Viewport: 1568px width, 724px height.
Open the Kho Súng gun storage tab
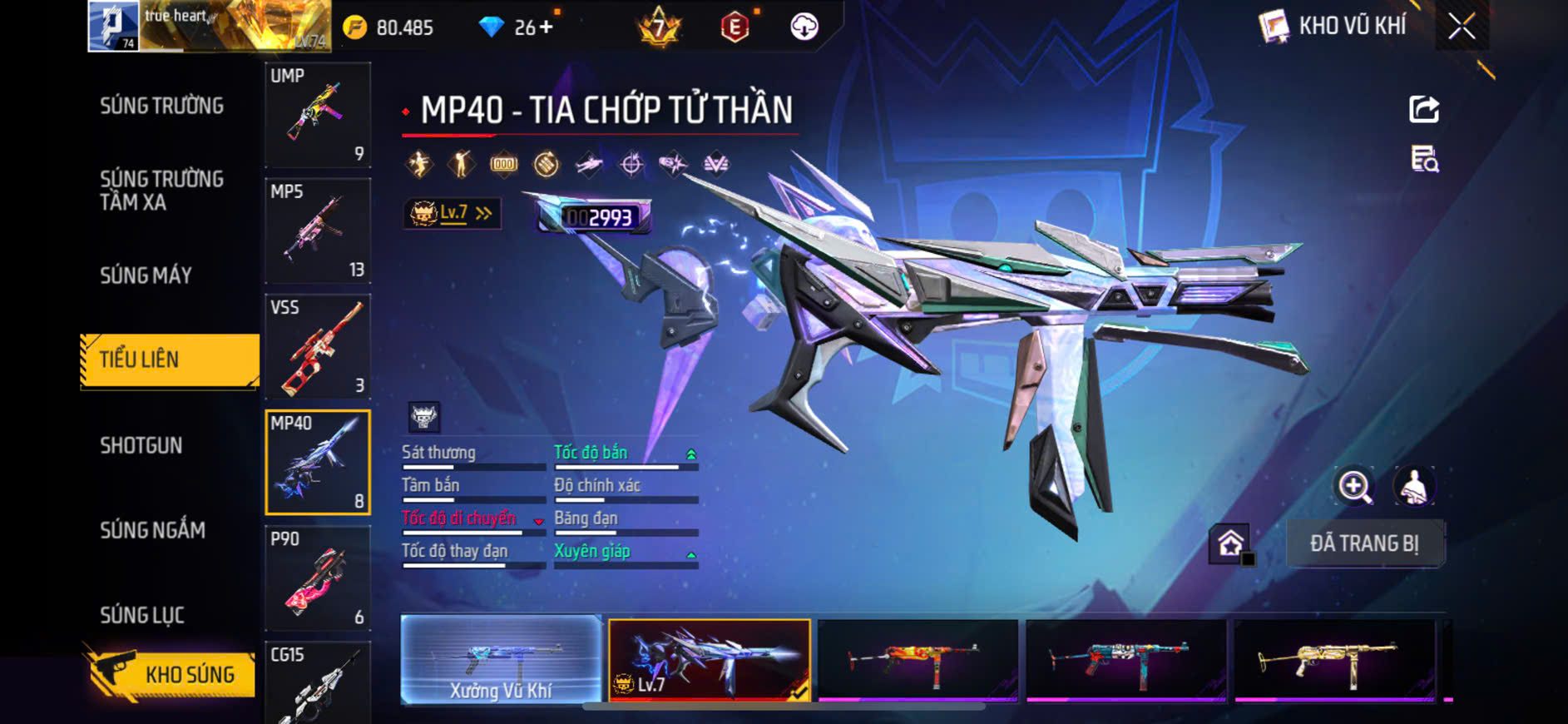tap(171, 674)
